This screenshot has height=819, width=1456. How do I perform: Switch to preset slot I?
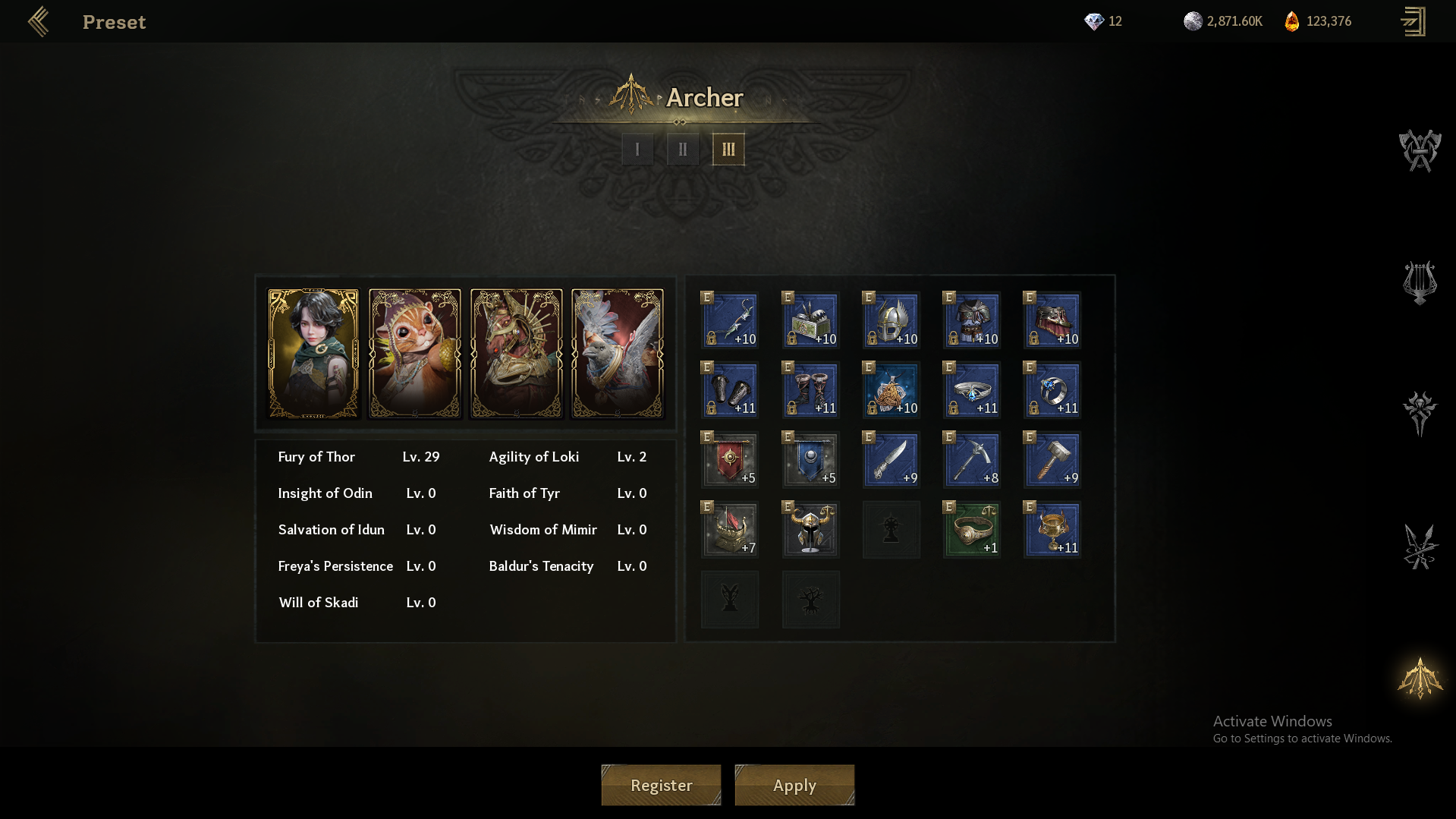637,150
